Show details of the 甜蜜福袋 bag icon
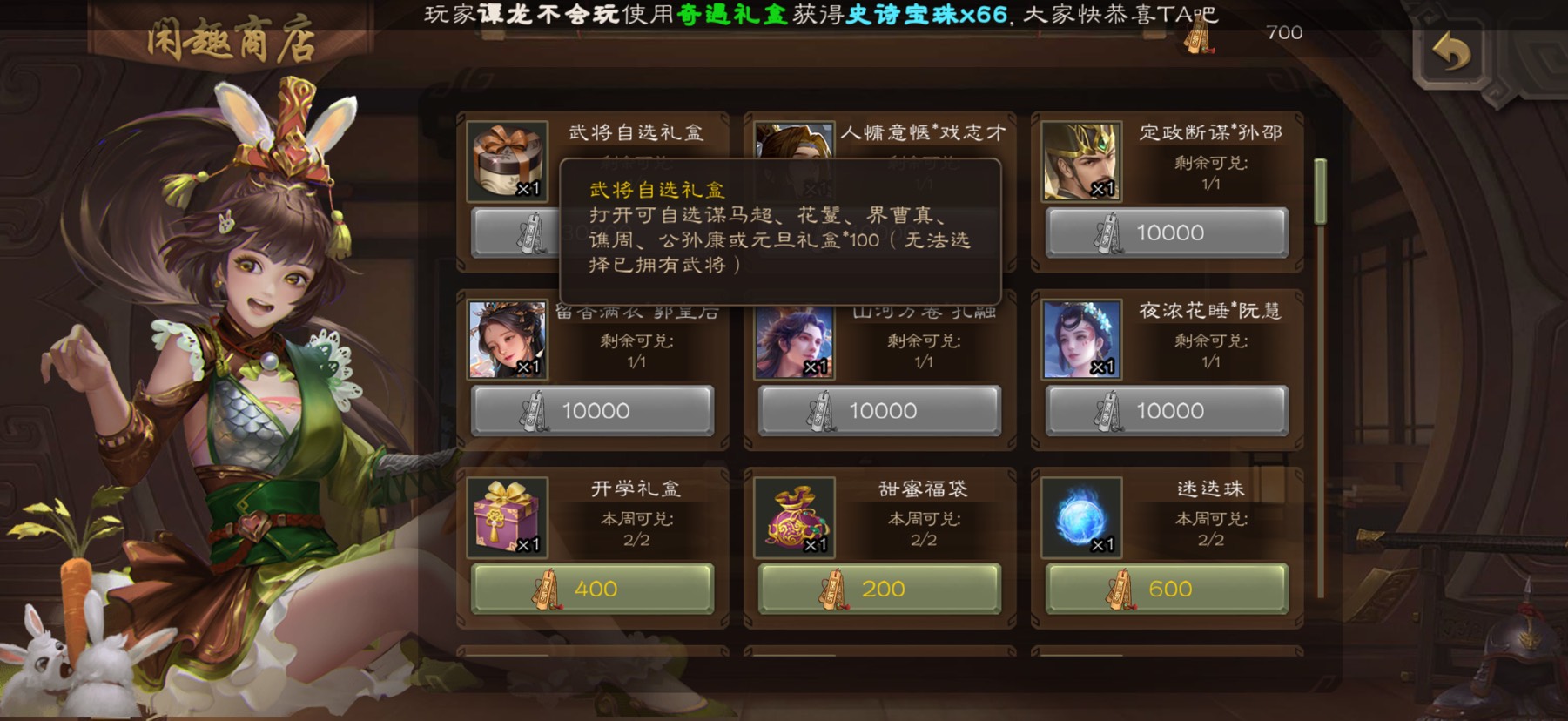 (794, 518)
